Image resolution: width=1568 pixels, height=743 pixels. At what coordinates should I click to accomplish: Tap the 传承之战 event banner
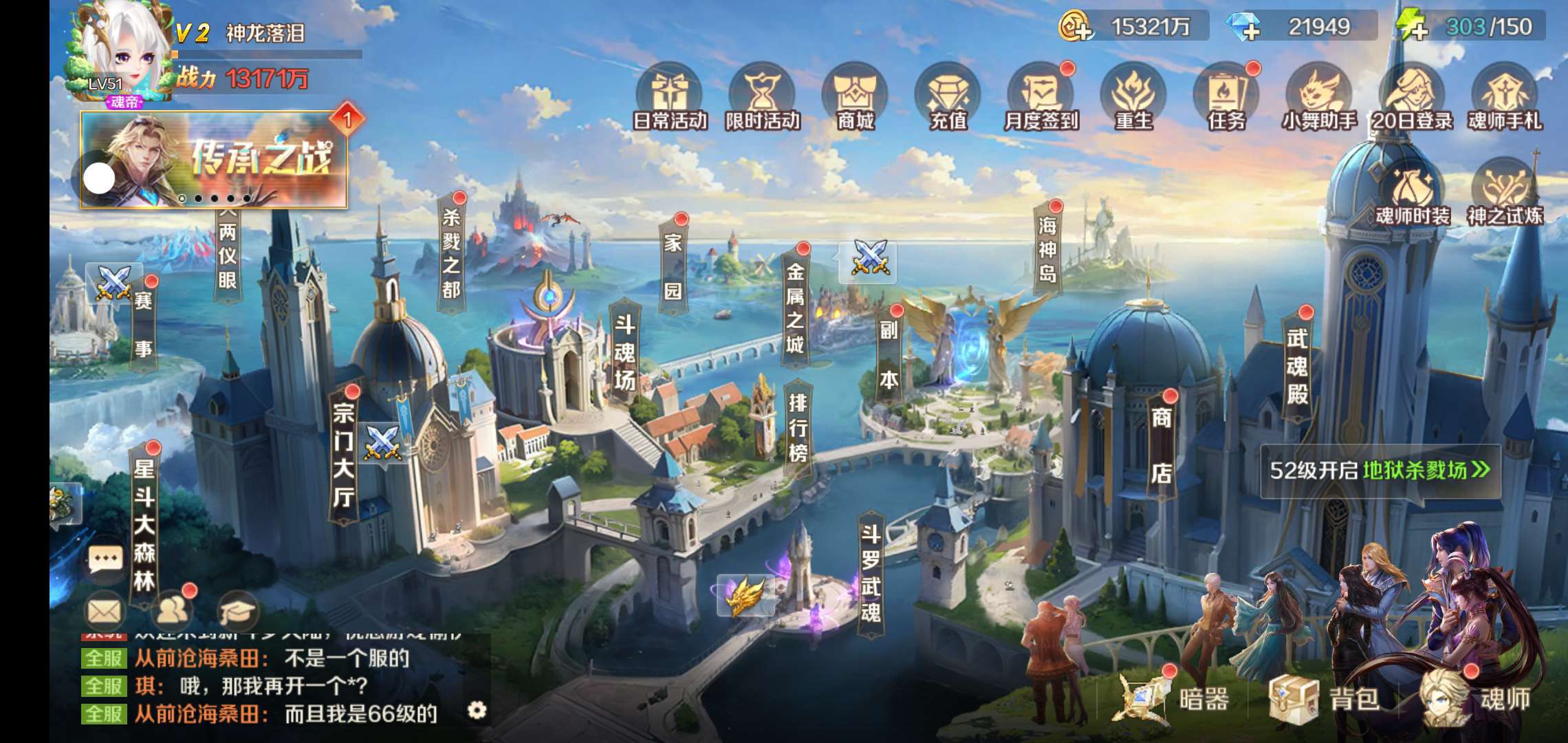click(215, 160)
